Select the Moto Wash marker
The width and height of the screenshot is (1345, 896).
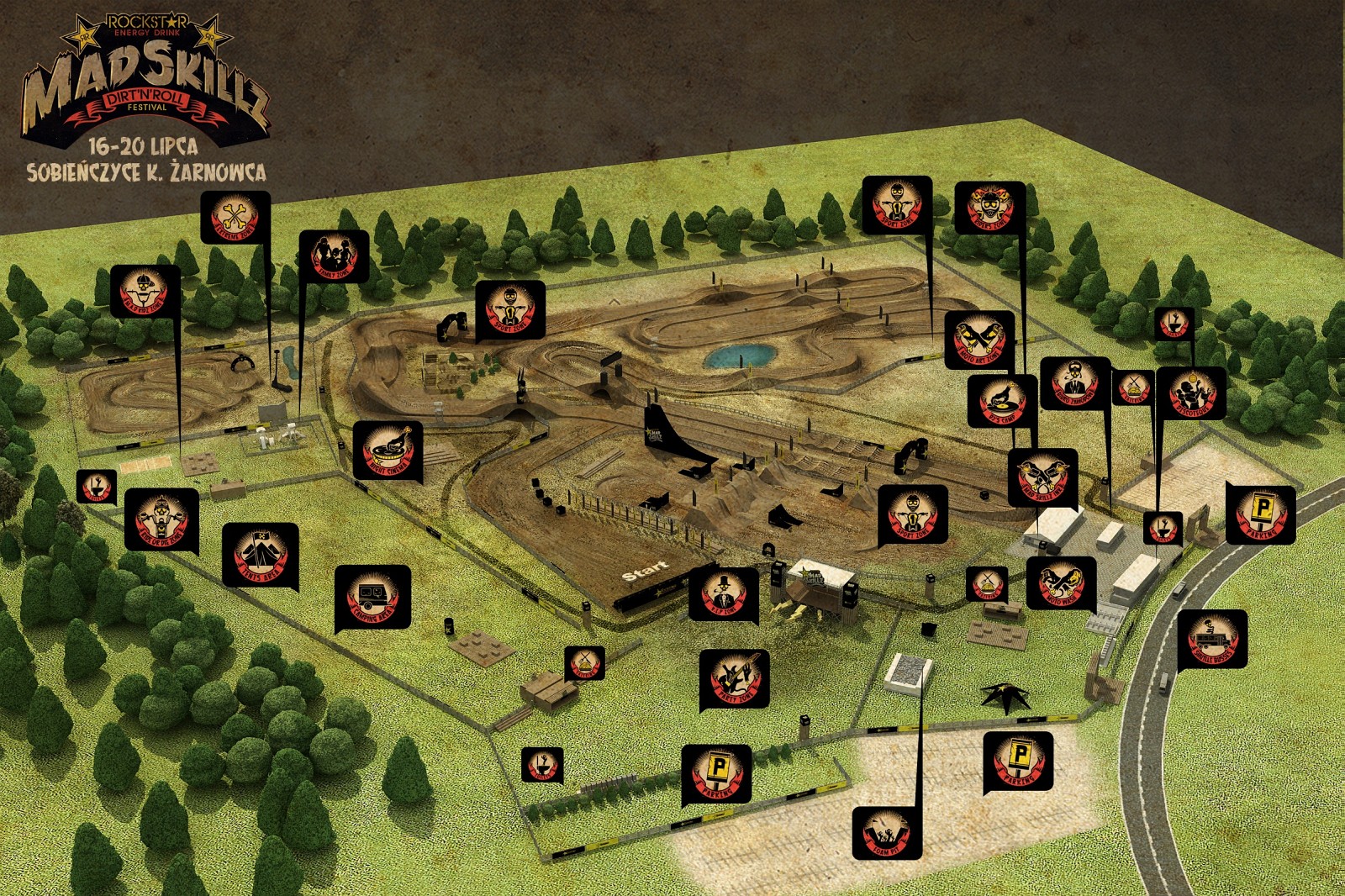[1061, 583]
